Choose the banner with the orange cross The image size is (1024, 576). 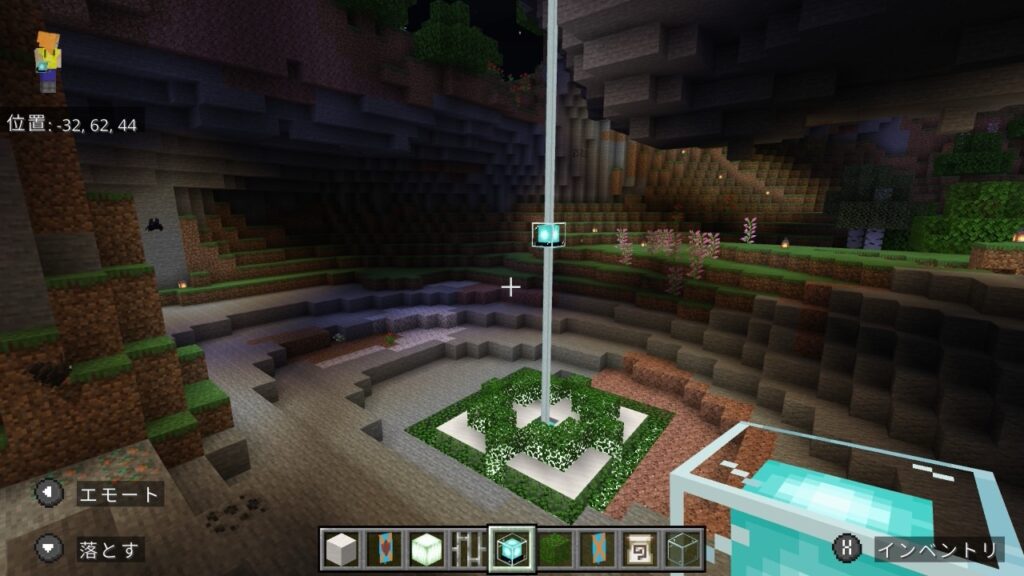[598, 548]
